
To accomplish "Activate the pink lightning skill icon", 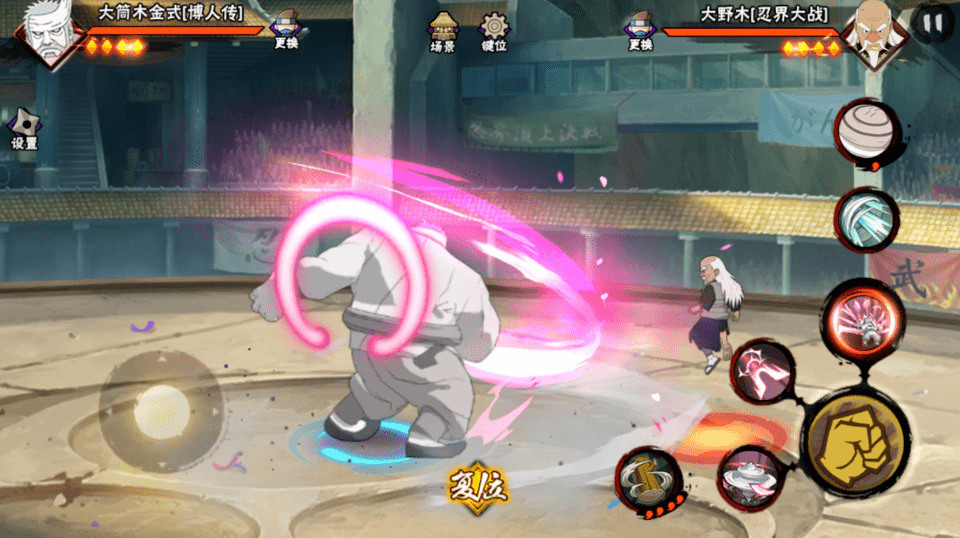I will (x=762, y=372).
